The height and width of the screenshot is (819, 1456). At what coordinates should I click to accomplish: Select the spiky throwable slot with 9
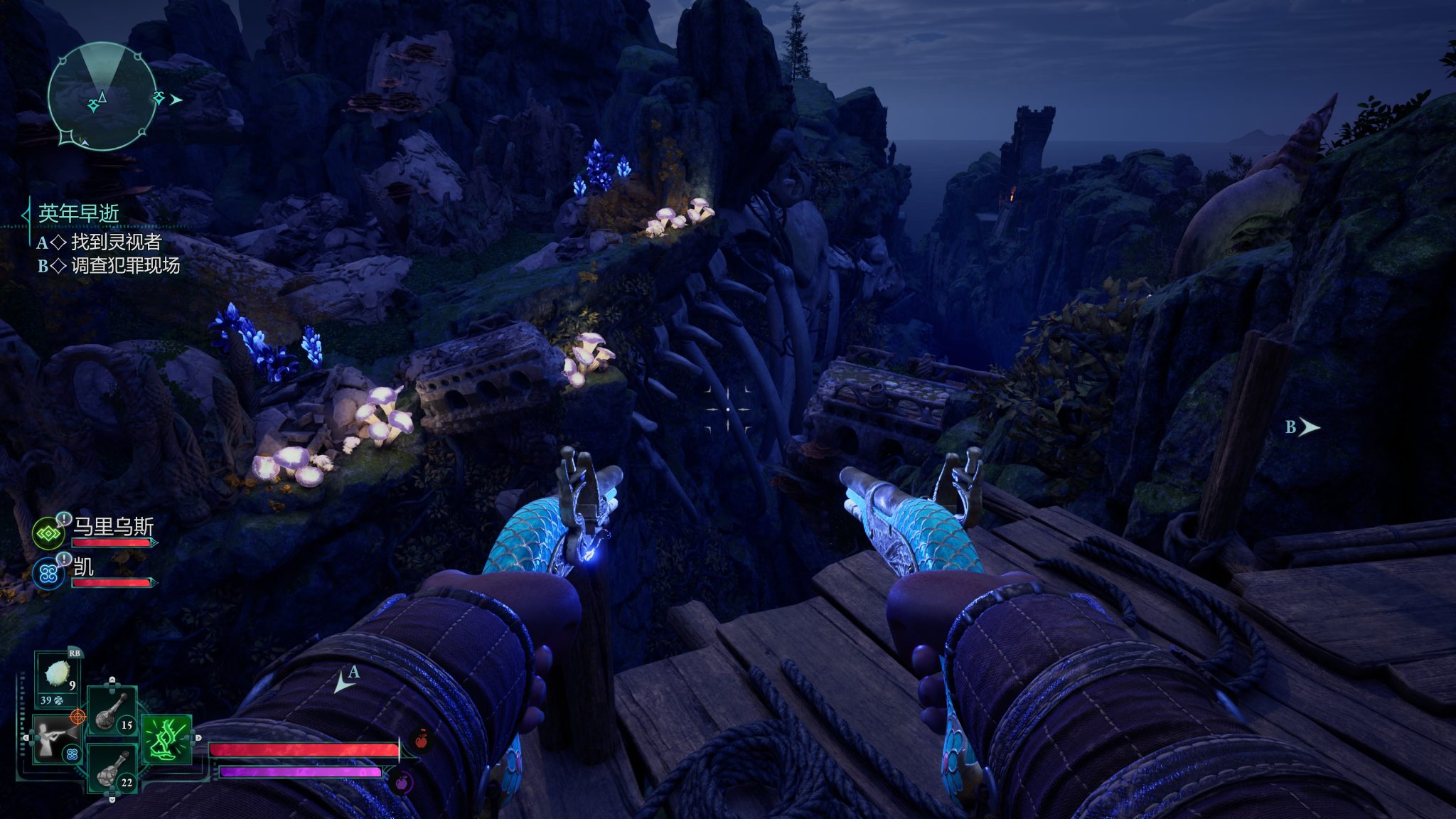(x=58, y=675)
